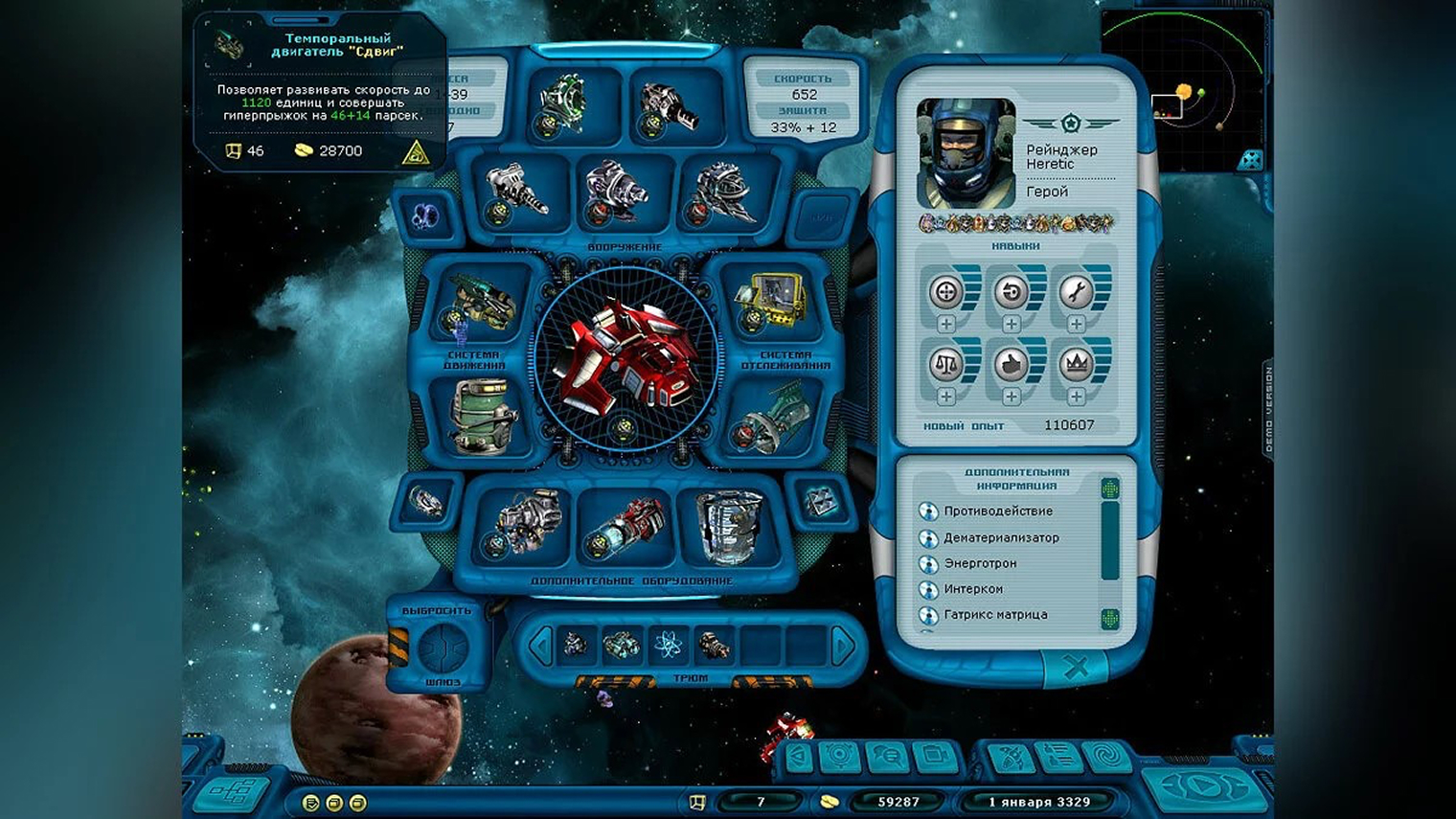Screen dimensions: 1456x819
Task: Open the galaxy map spiral button
Action: (1108, 758)
